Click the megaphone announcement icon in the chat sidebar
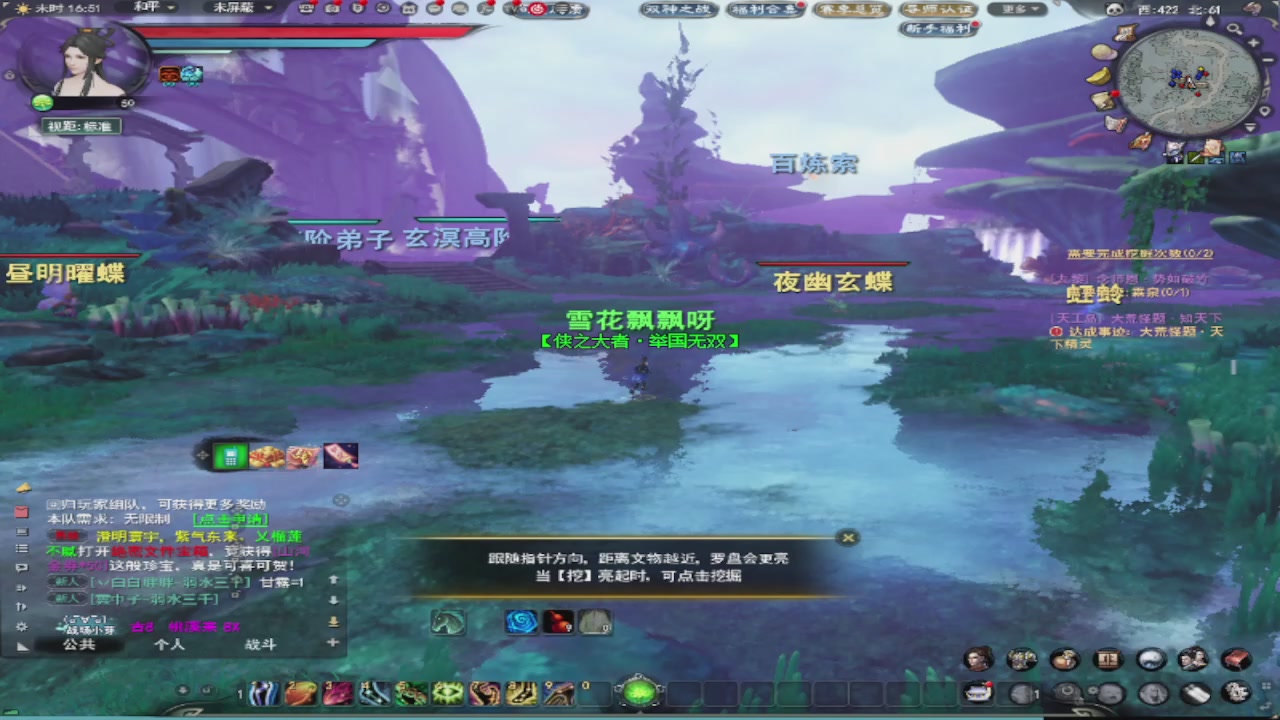 point(23,489)
